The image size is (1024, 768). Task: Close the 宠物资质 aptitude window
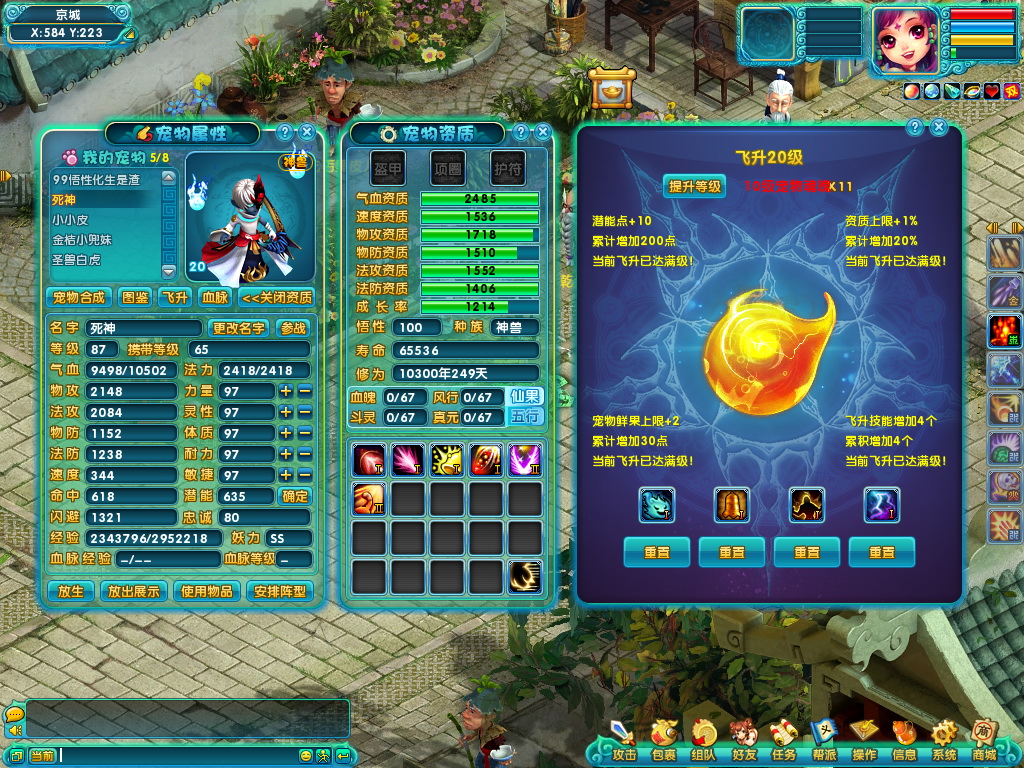pyautogui.click(x=542, y=132)
